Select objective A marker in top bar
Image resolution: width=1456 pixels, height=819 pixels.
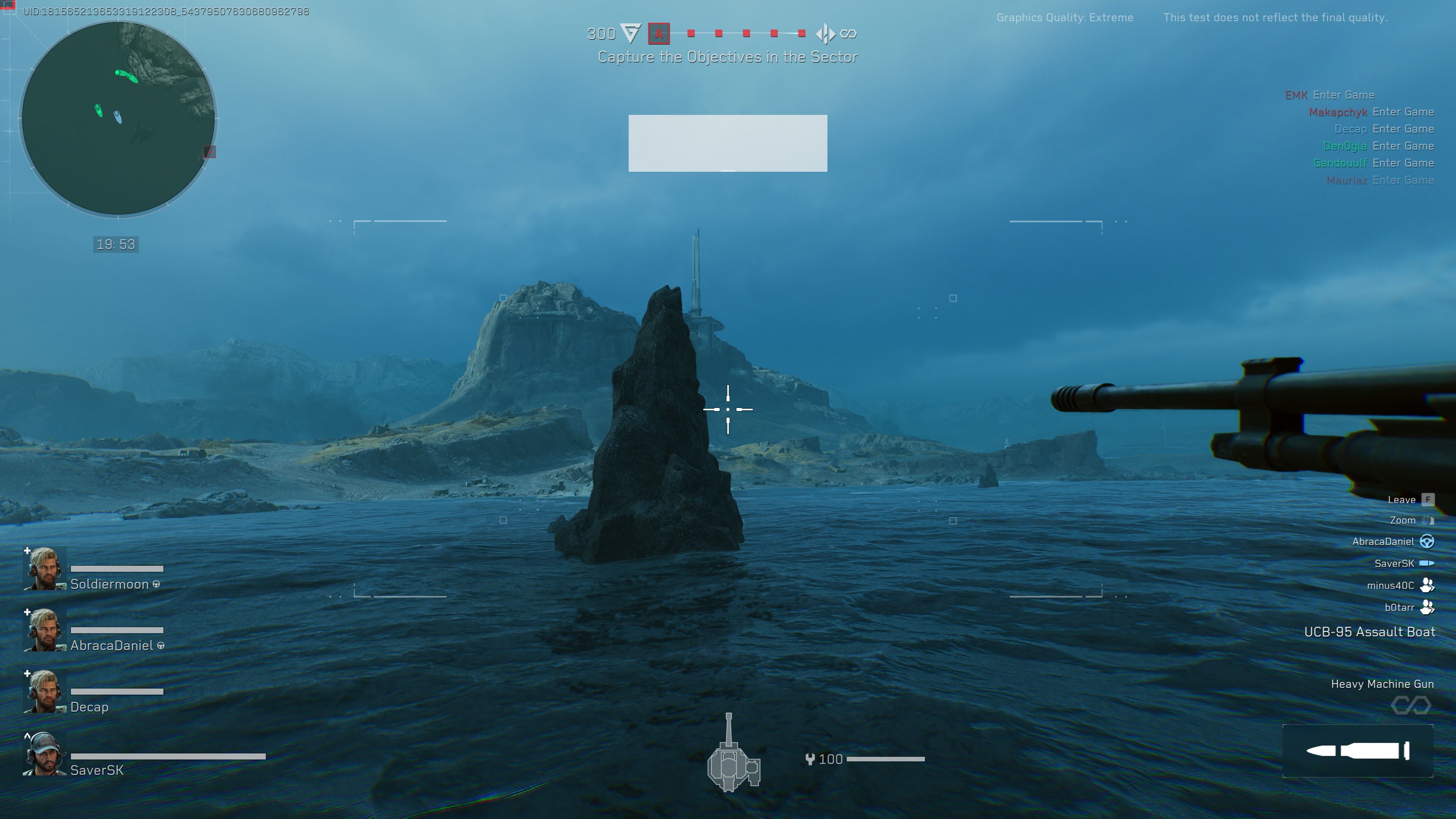[x=659, y=34]
